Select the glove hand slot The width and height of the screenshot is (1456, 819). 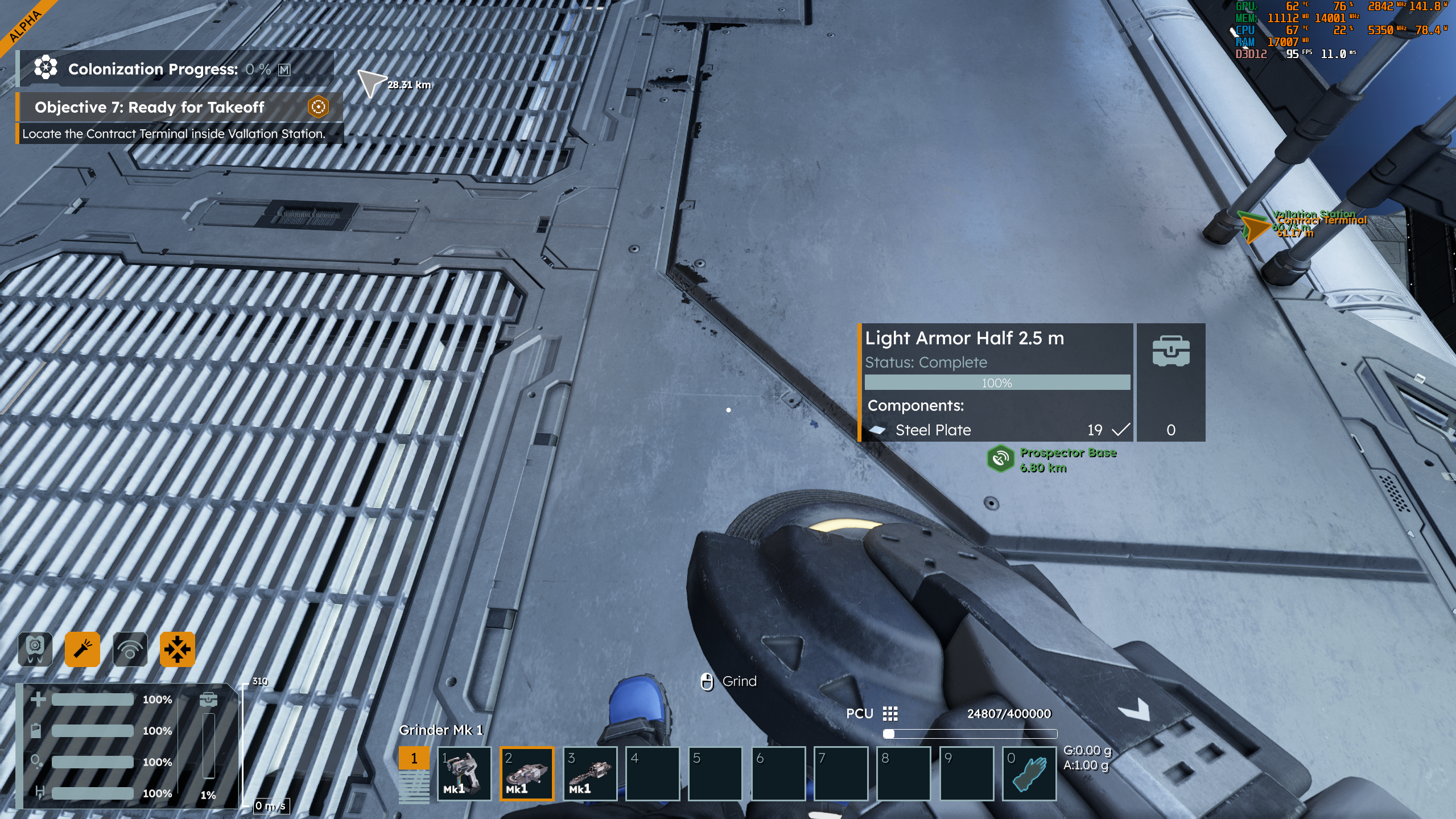1029,773
